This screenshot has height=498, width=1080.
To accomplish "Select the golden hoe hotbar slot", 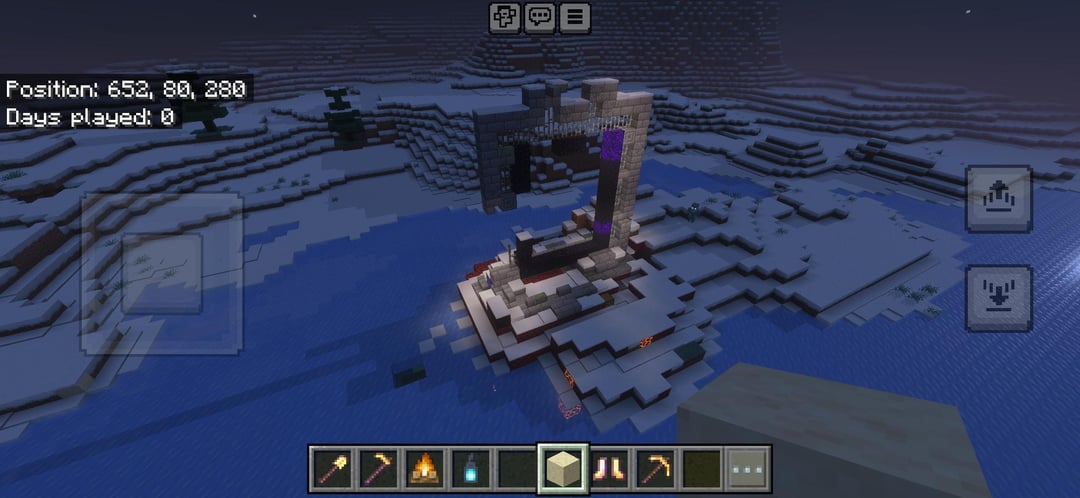I will (378, 467).
